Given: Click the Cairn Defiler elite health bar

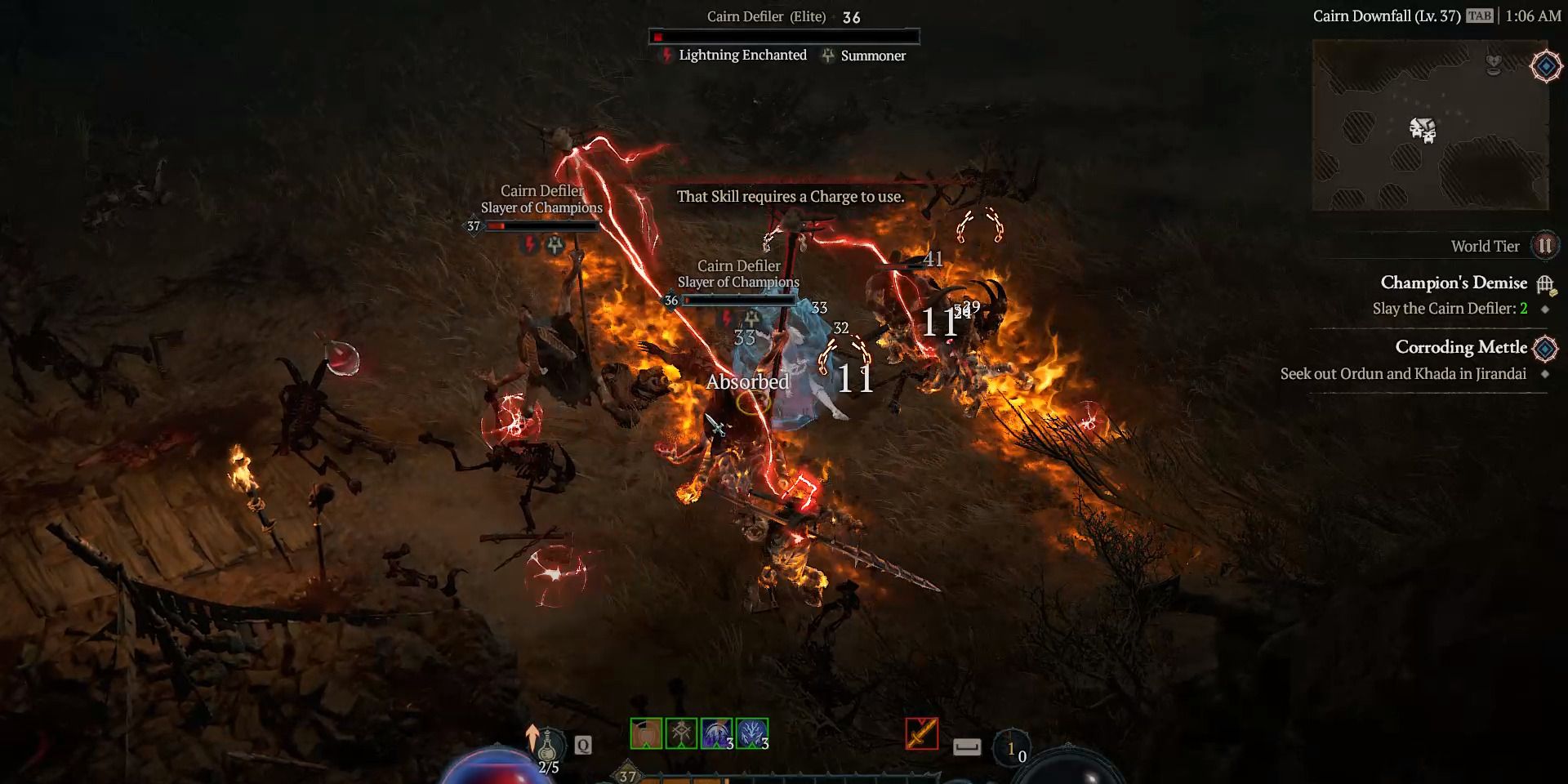Looking at the screenshot, I should click(786, 35).
